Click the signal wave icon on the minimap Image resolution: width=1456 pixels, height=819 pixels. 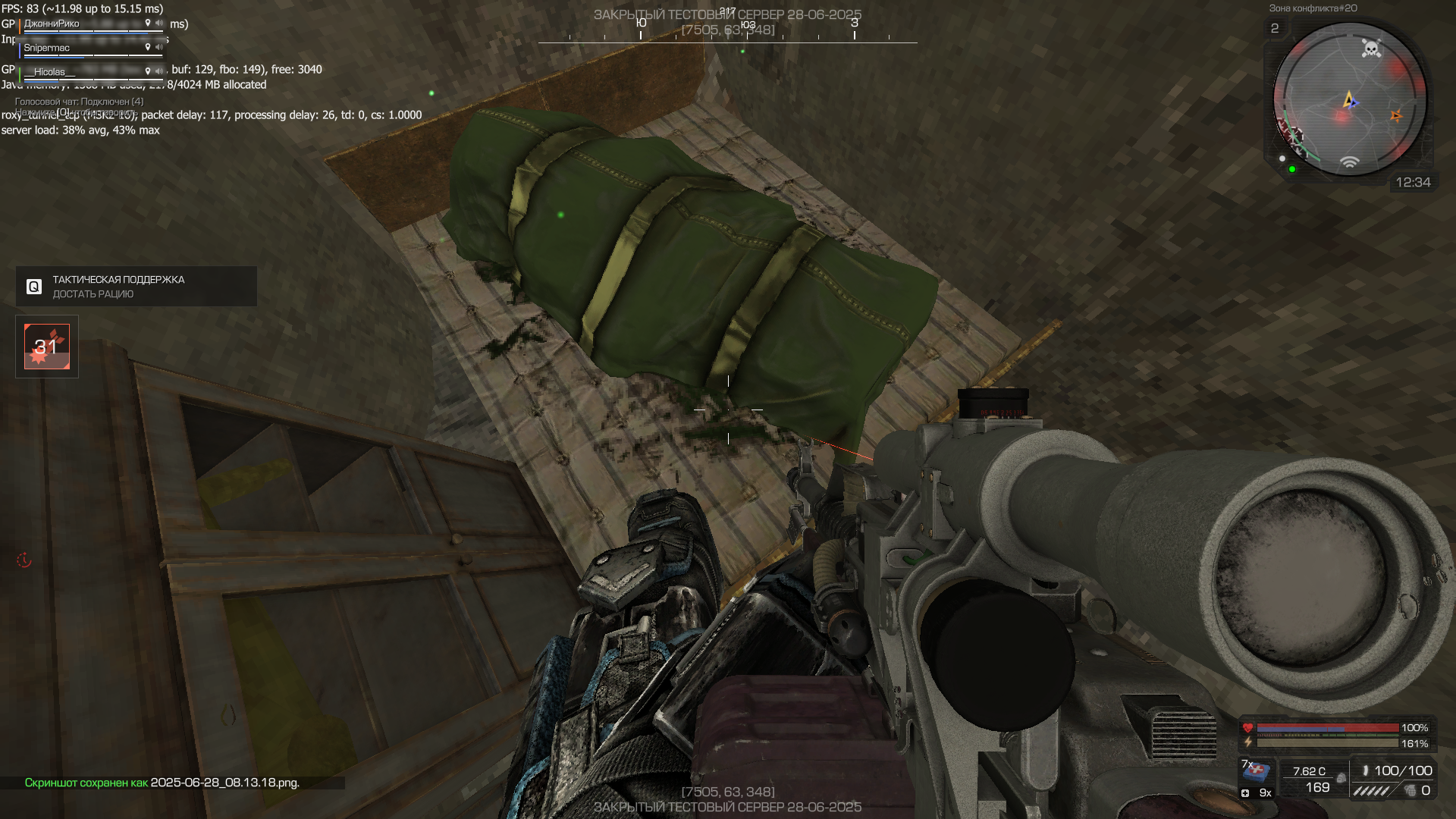point(1349,162)
